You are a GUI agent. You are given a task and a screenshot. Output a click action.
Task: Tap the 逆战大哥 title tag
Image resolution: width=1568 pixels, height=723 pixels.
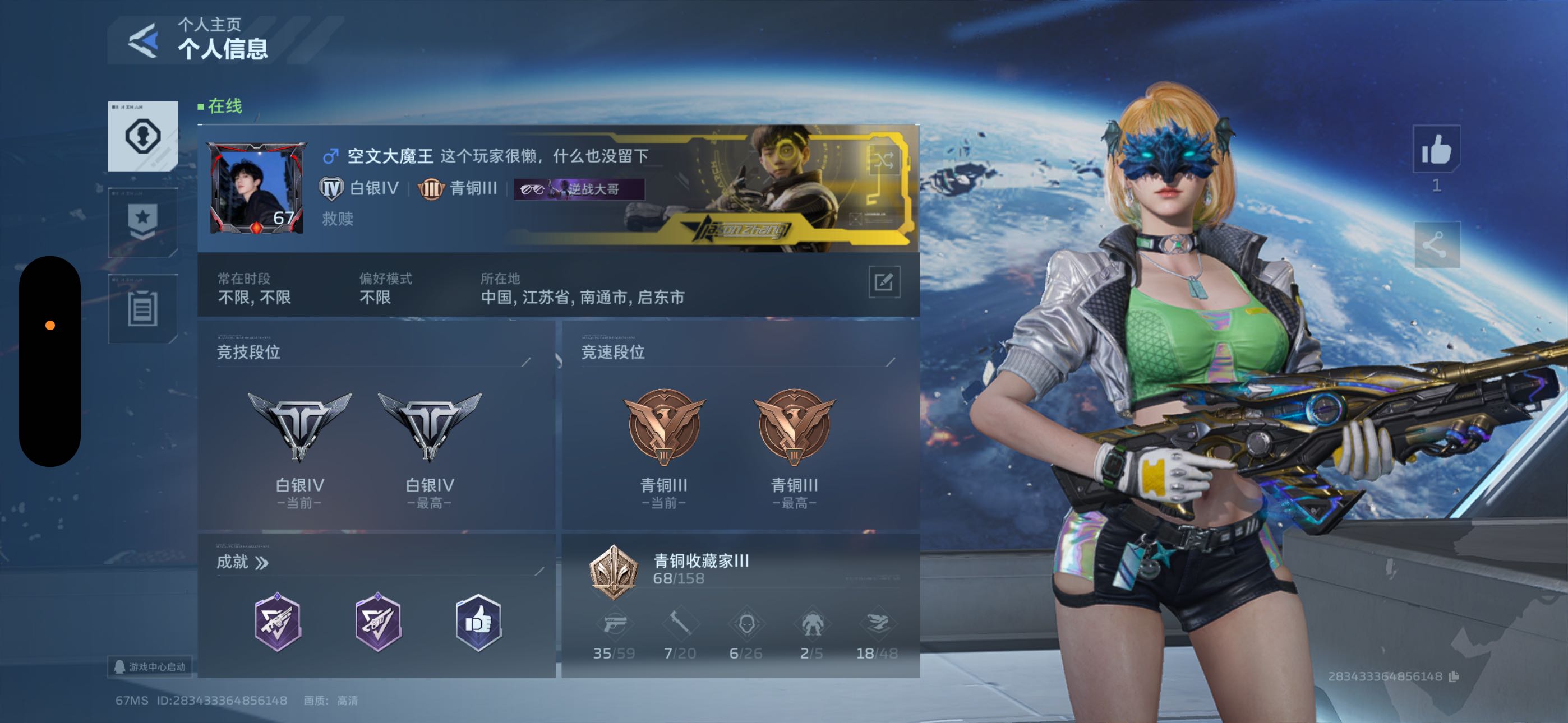coord(578,189)
